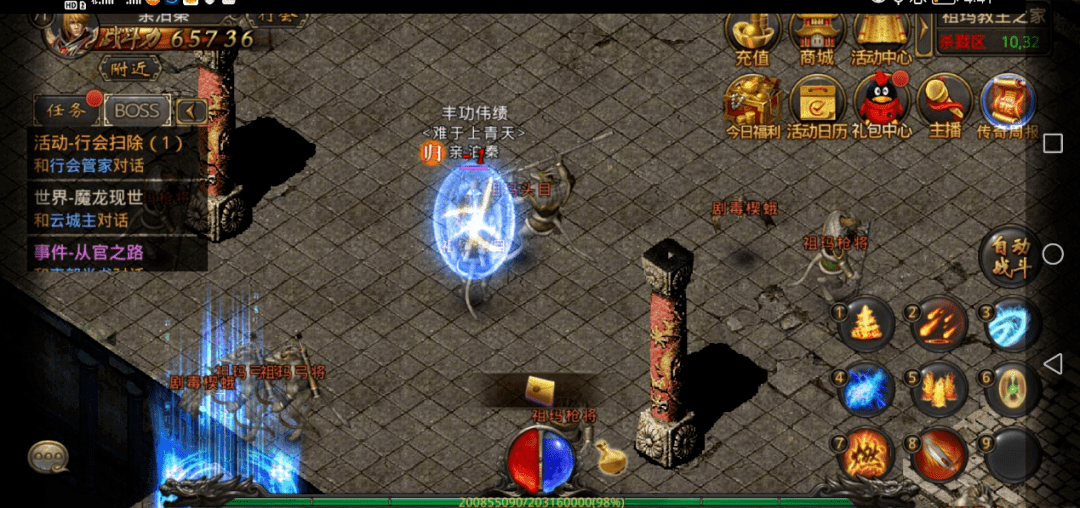Open the 商城 shop
This screenshot has width=1080, height=508.
pyautogui.click(x=816, y=36)
